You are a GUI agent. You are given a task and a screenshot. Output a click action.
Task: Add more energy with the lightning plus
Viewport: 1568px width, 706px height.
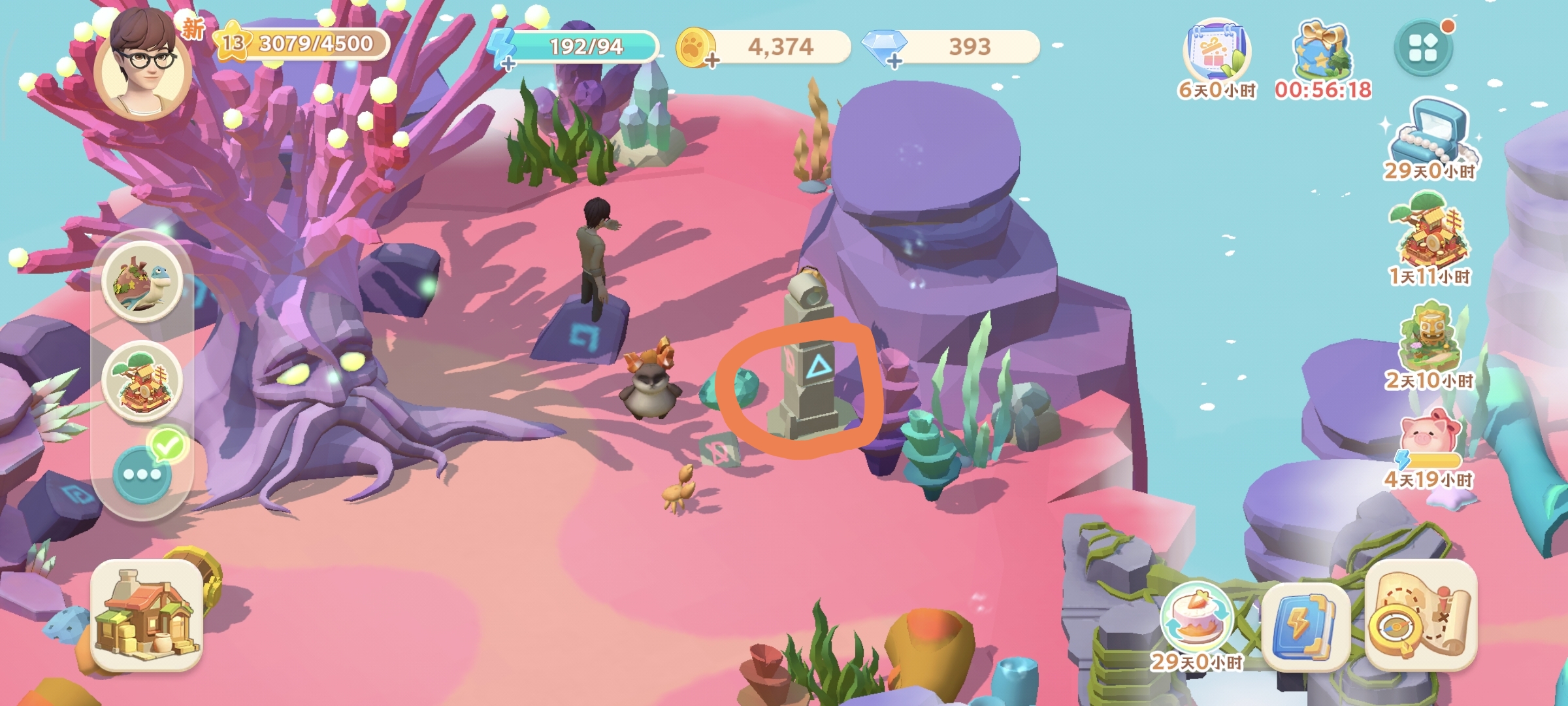[507, 63]
